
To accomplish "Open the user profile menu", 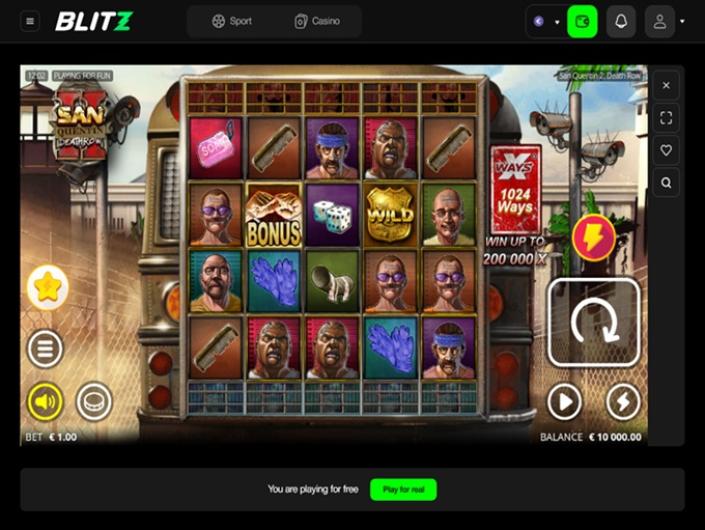I will (x=660, y=21).
